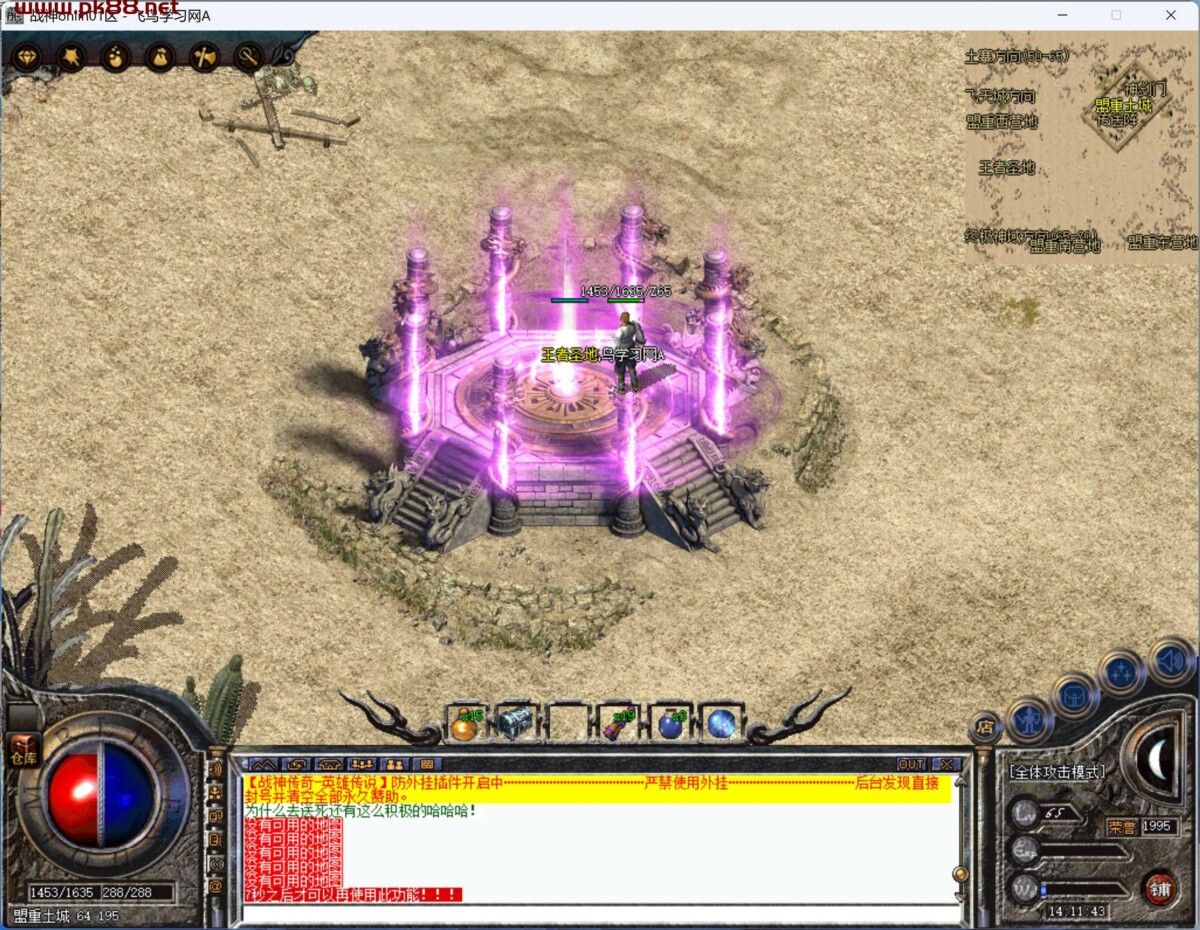Open the round potion flask top-bar icon

116,57
